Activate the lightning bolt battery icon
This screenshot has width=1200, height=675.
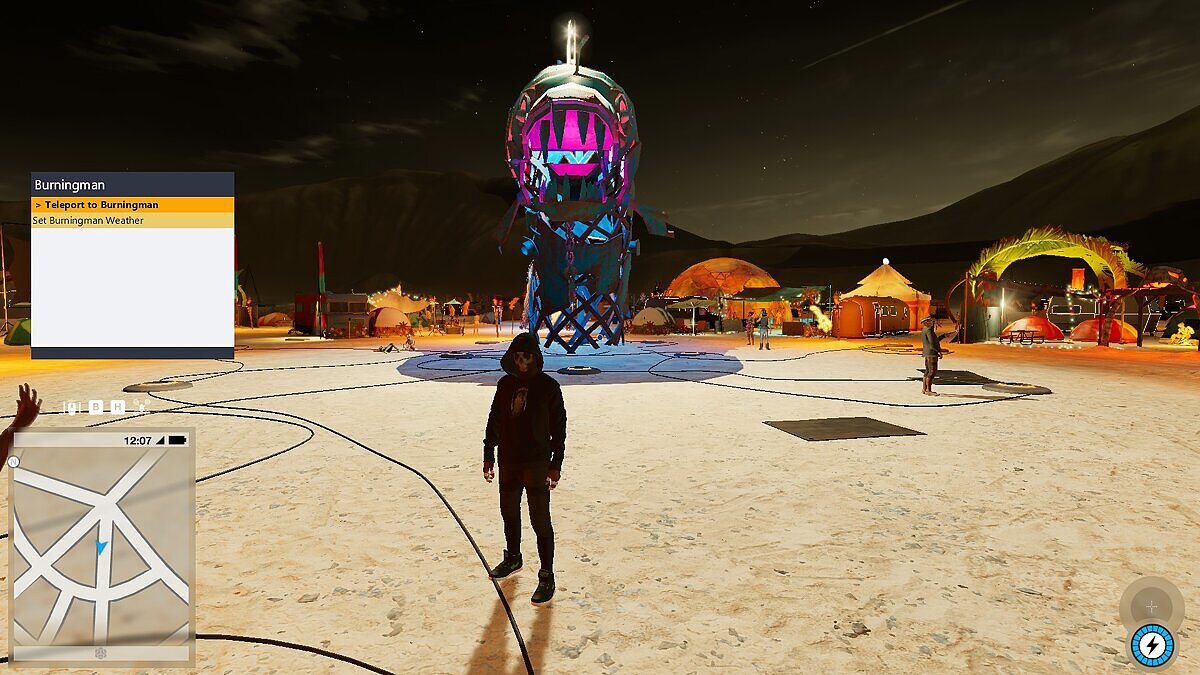[1152, 645]
